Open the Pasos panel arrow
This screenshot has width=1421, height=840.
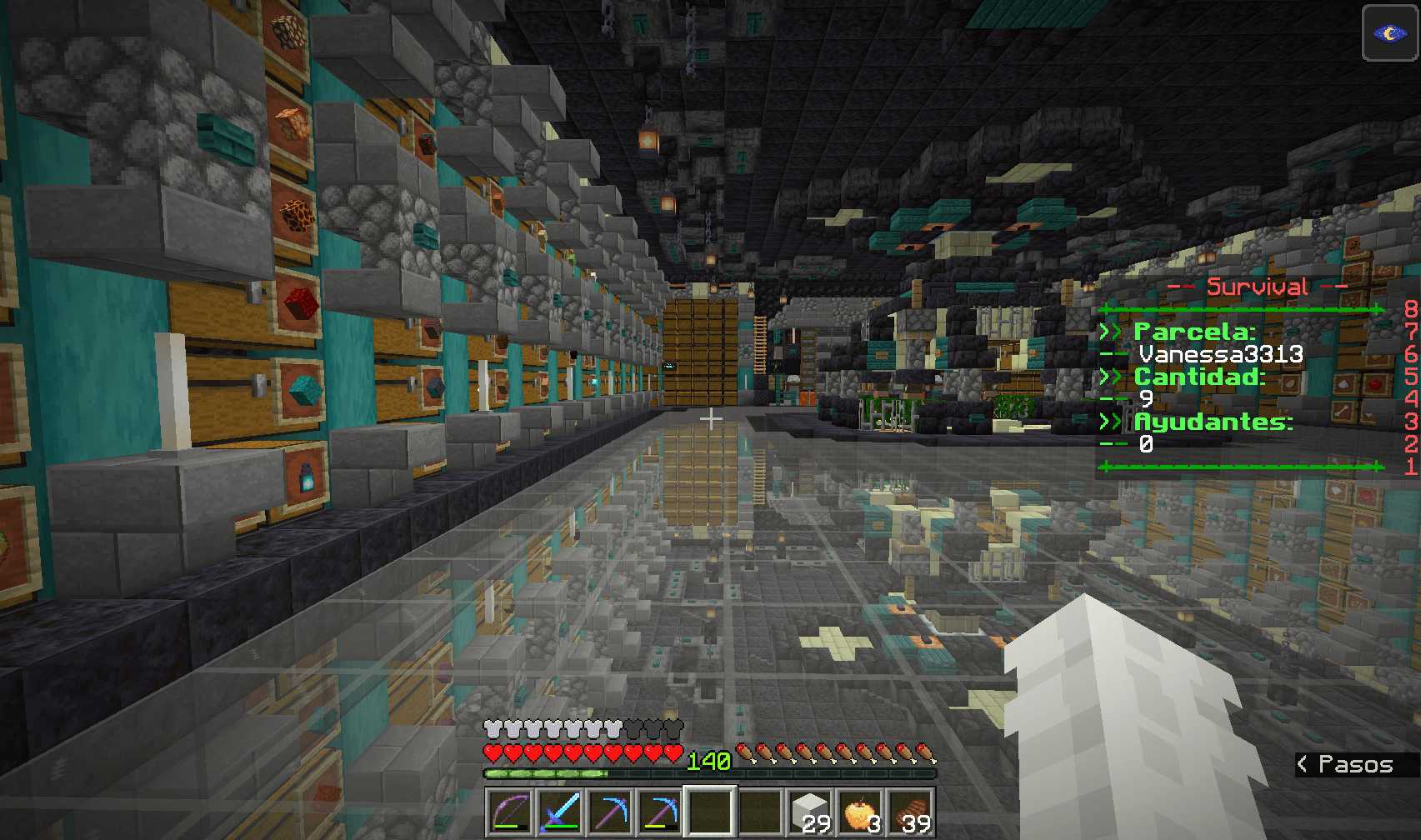point(1303,763)
